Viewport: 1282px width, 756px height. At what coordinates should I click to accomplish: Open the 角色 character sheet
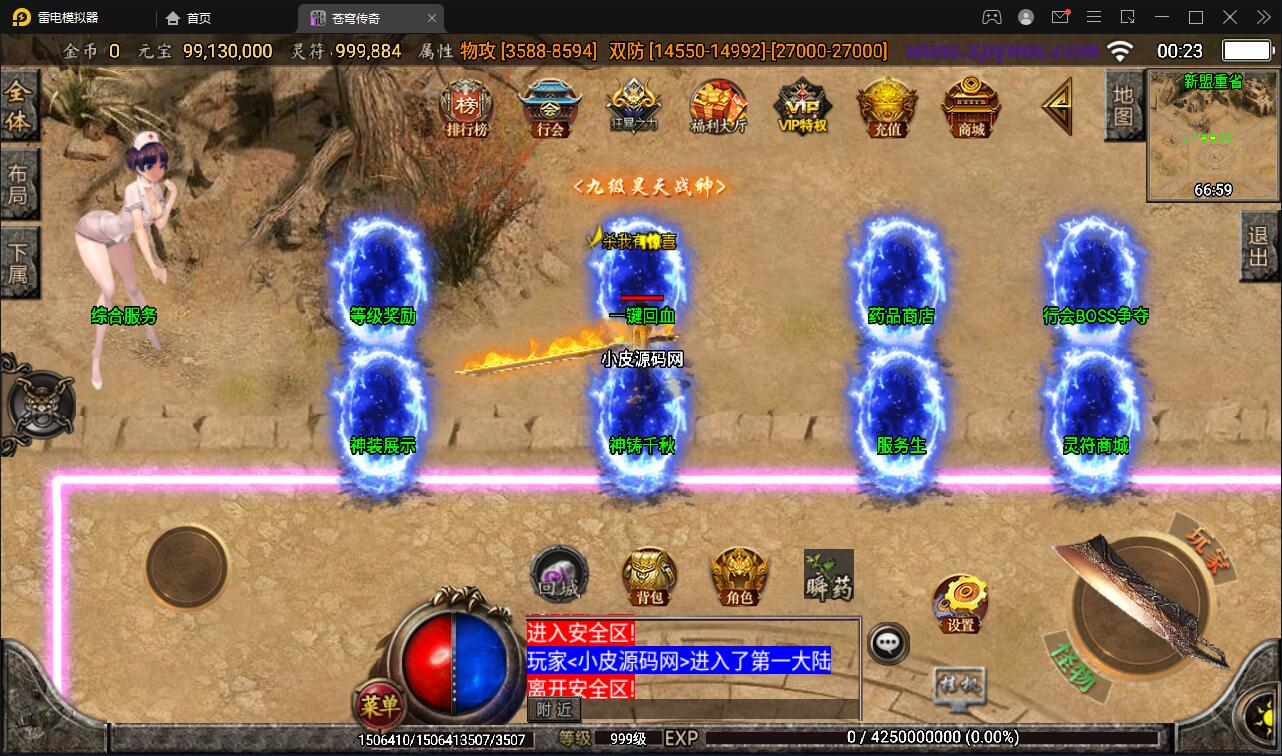coord(739,576)
